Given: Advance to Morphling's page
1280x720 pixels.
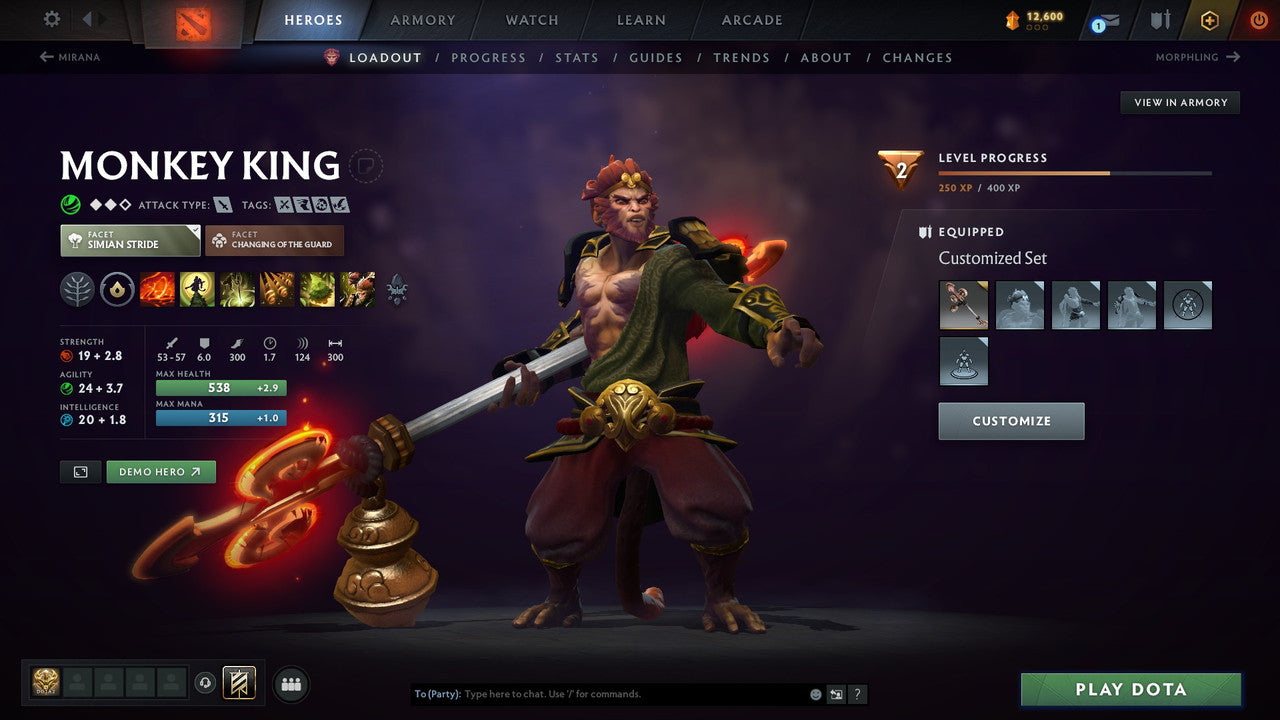Looking at the screenshot, I should pos(1198,57).
